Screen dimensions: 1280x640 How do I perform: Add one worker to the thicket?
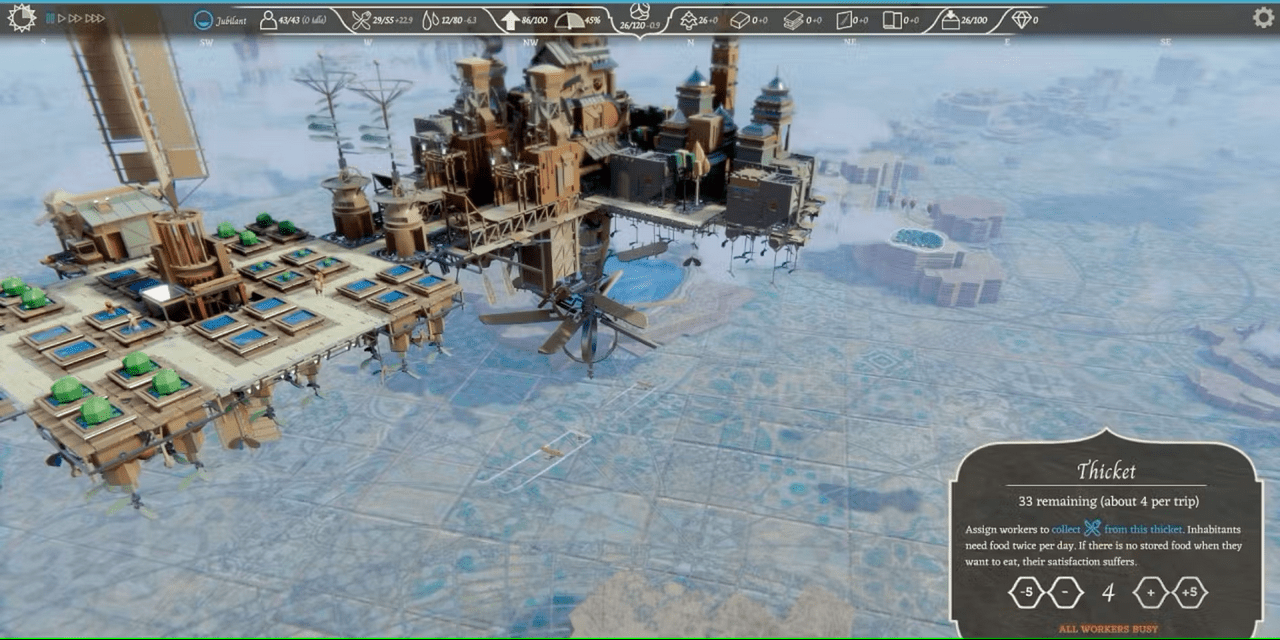pyautogui.click(x=1149, y=592)
